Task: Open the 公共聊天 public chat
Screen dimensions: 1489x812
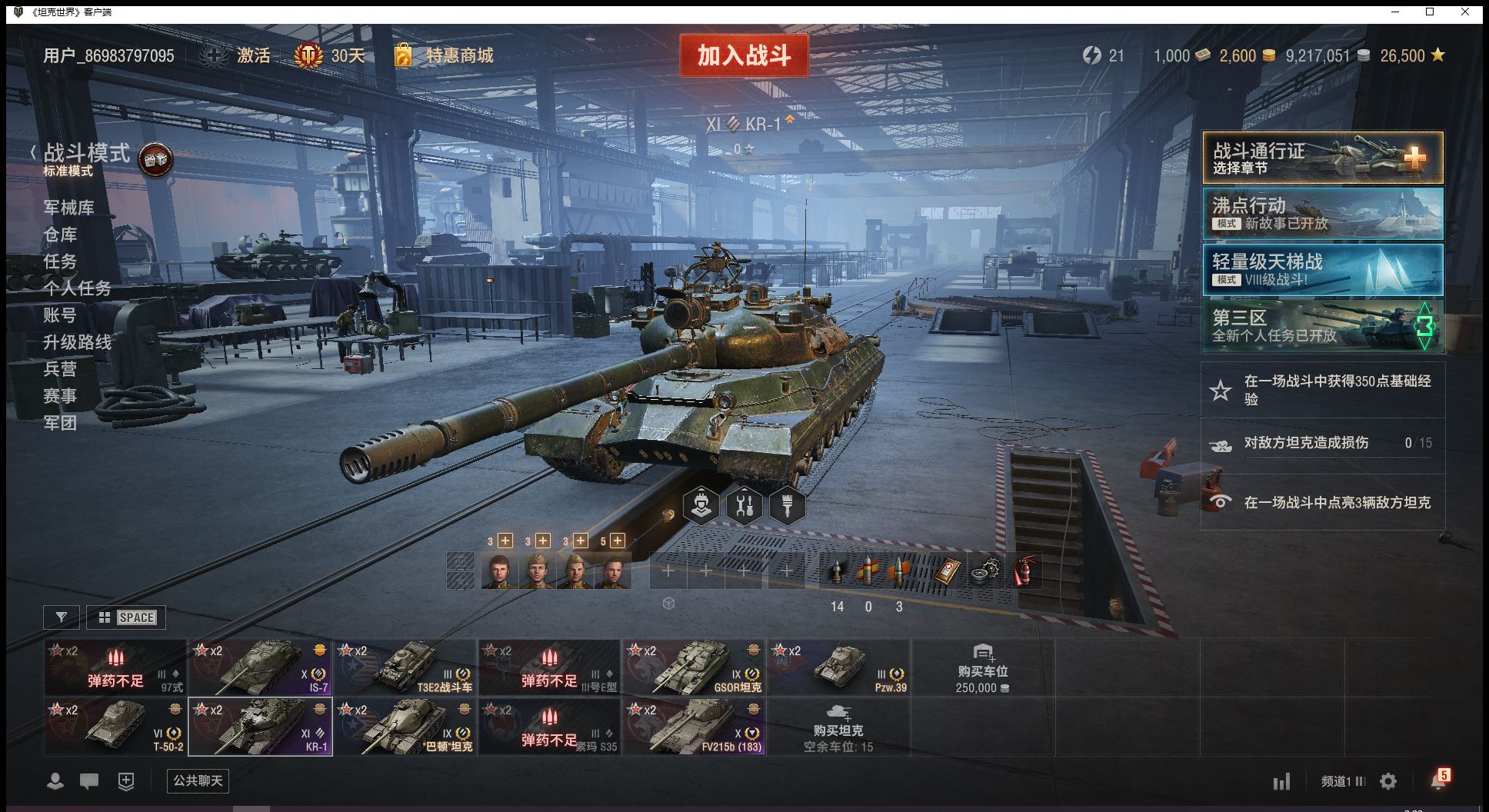Action: [x=198, y=781]
